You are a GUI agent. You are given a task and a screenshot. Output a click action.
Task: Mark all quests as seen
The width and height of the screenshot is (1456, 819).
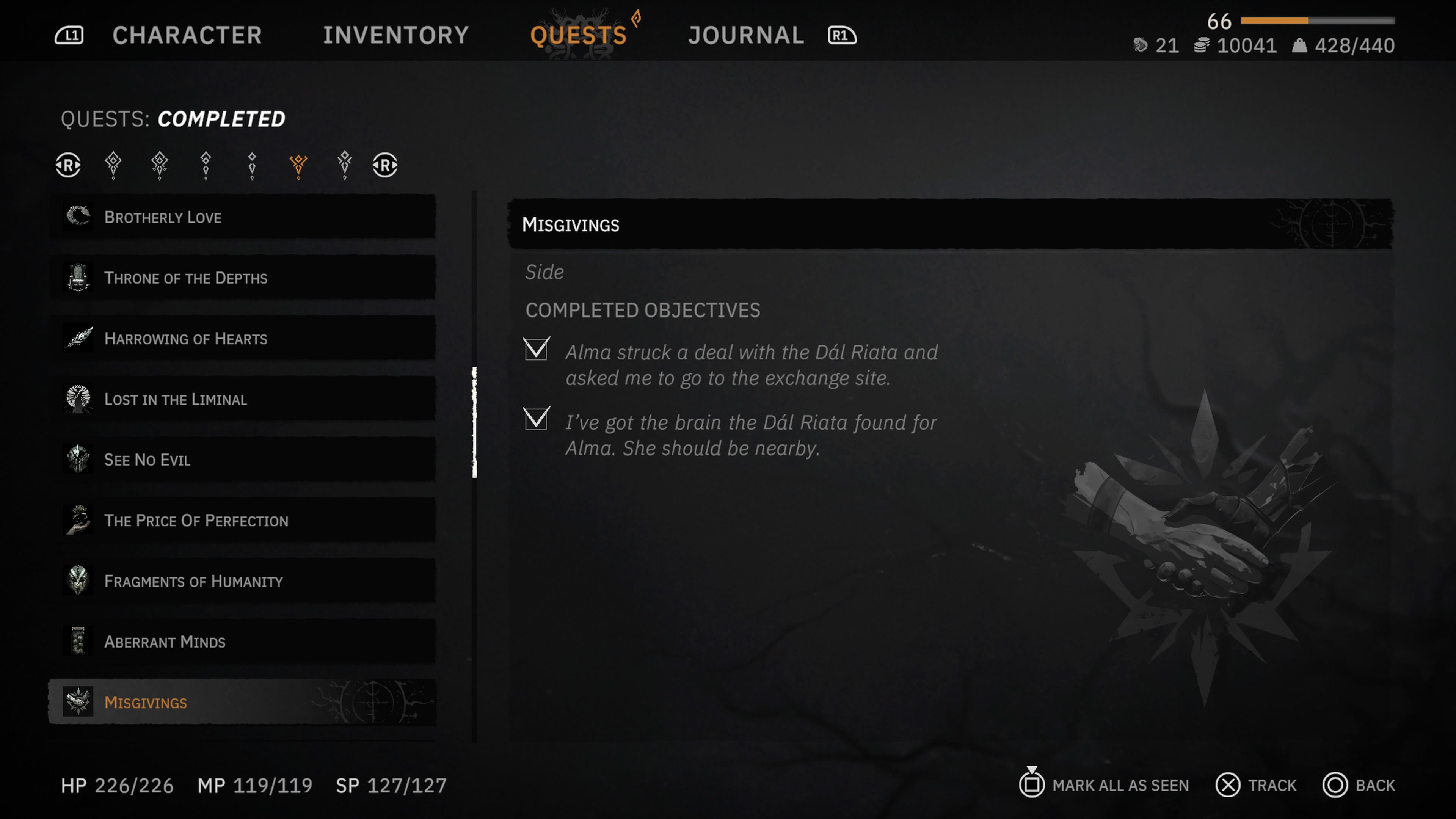(1105, 785)
